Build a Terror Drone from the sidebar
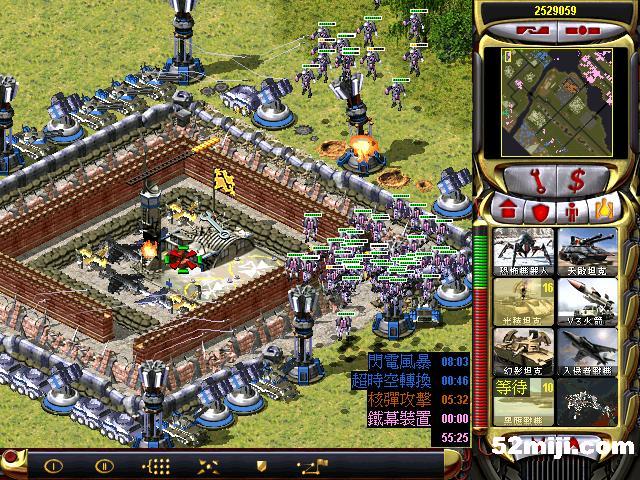This screenshot has height=480, width=640. coord(522,250)
